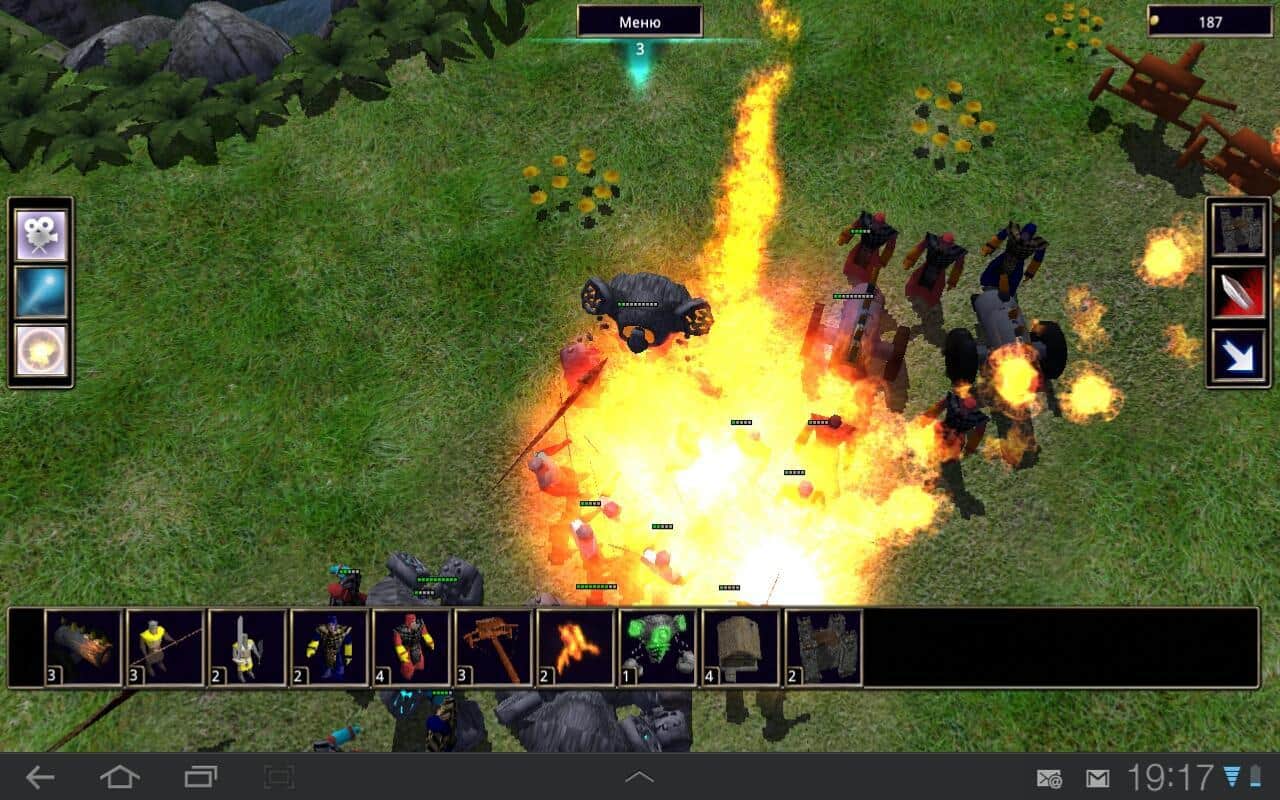The width and height of the screenshot is (1280, 800).
Task: Select the green glowing golem slot
Action: (658, 647)
